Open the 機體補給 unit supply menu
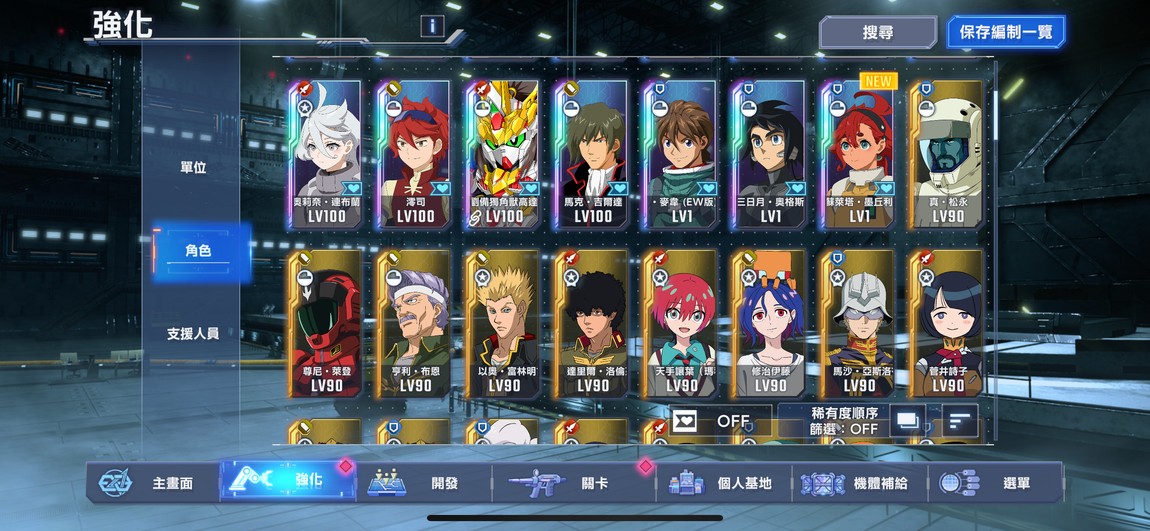1150x531 pixels. tap(860, 483)
